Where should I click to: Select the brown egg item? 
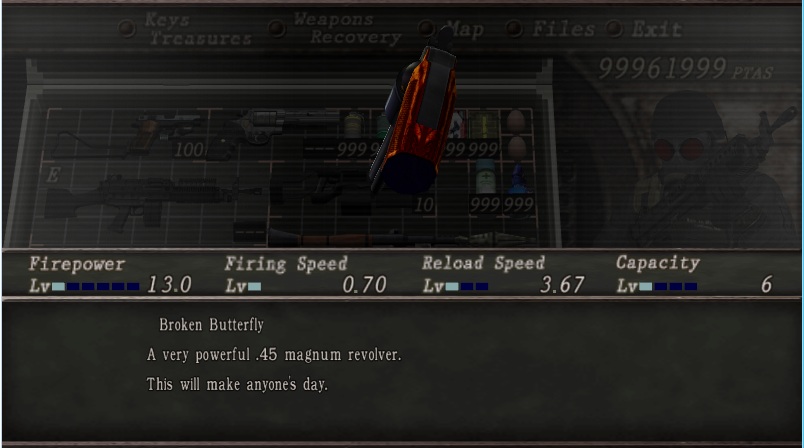pyautogui.click(x=516, y=122)
